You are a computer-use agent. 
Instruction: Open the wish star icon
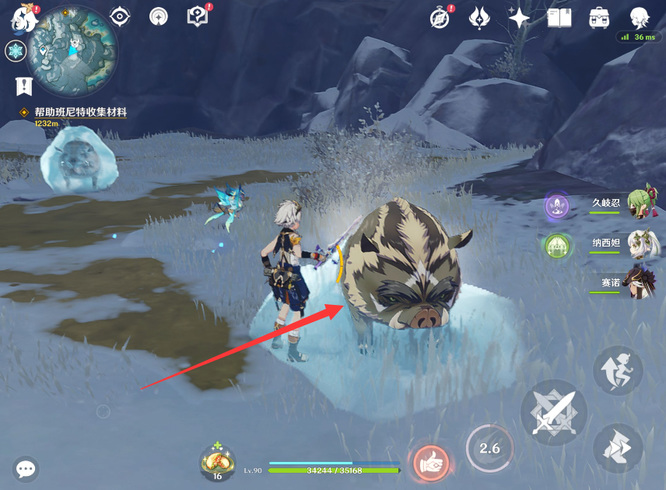(519, 17)
